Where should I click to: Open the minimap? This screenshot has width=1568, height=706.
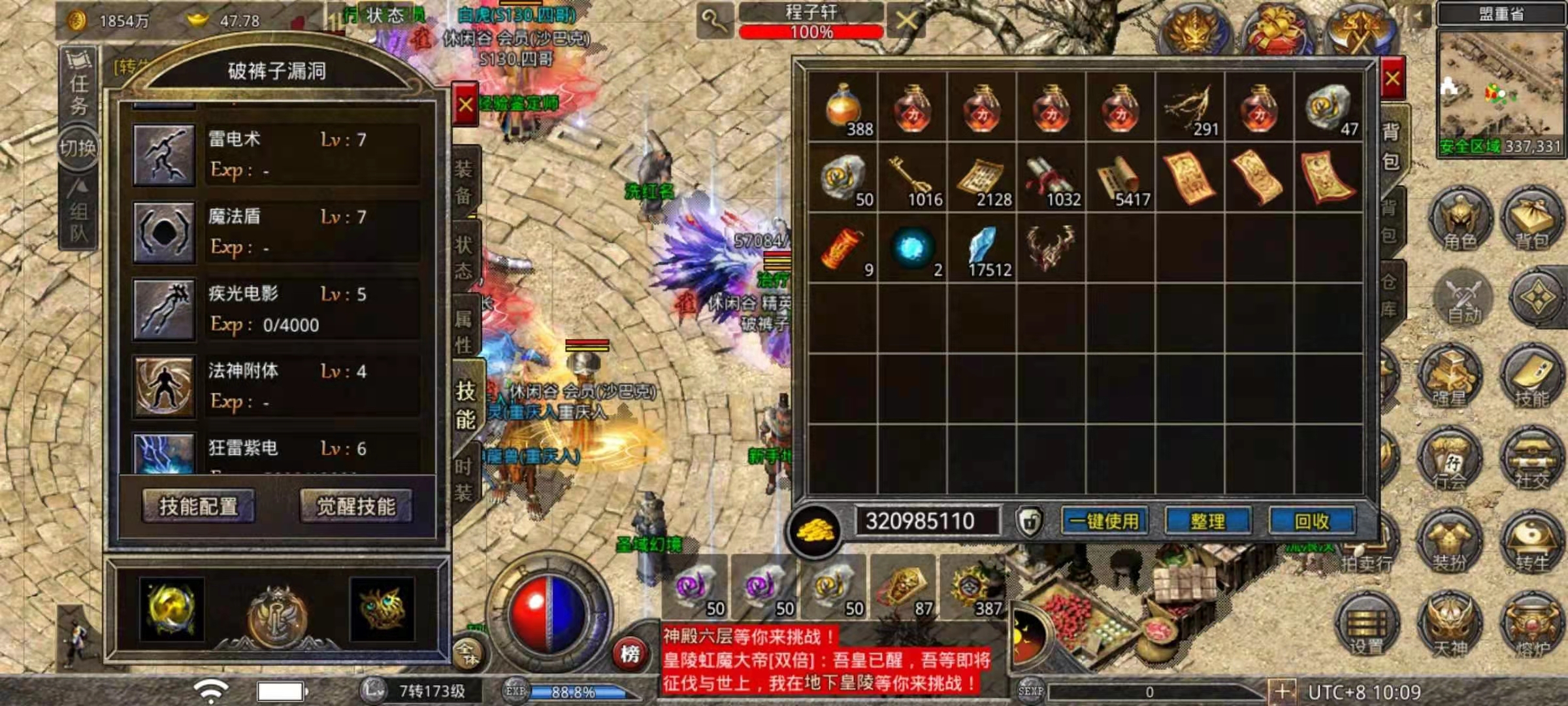point(1500,92)
